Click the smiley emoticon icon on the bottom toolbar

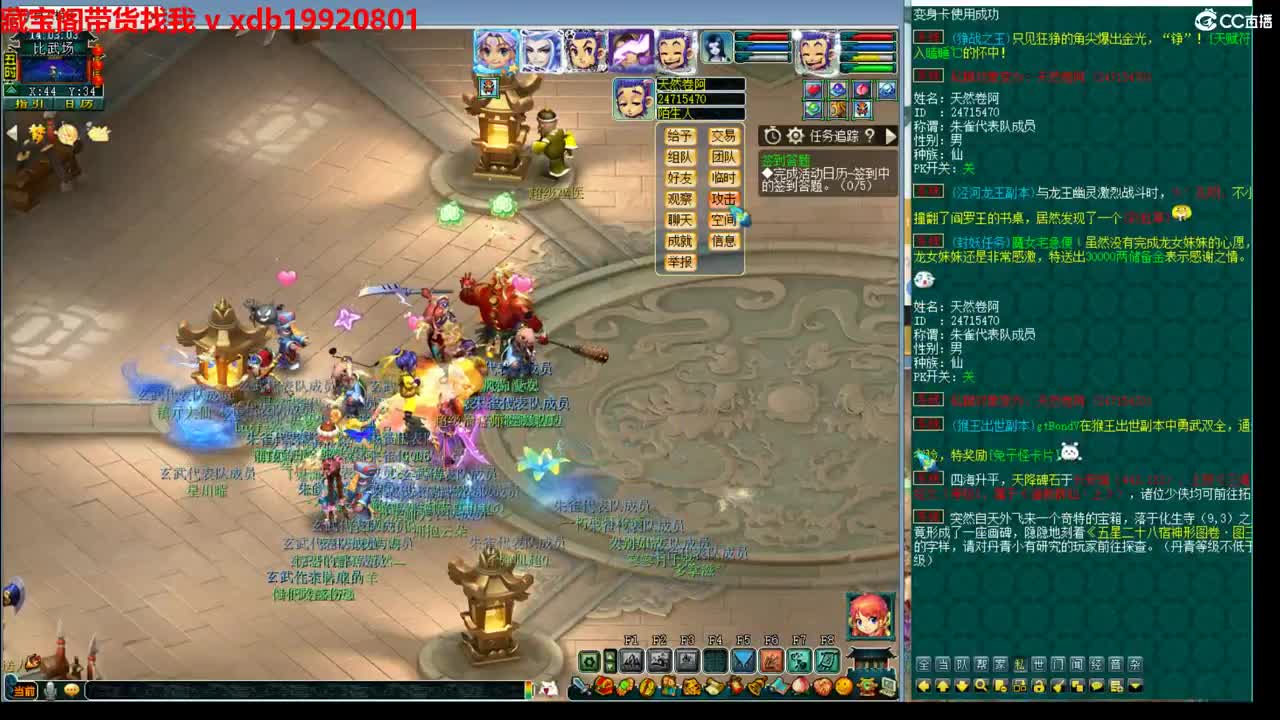[844, 688]
